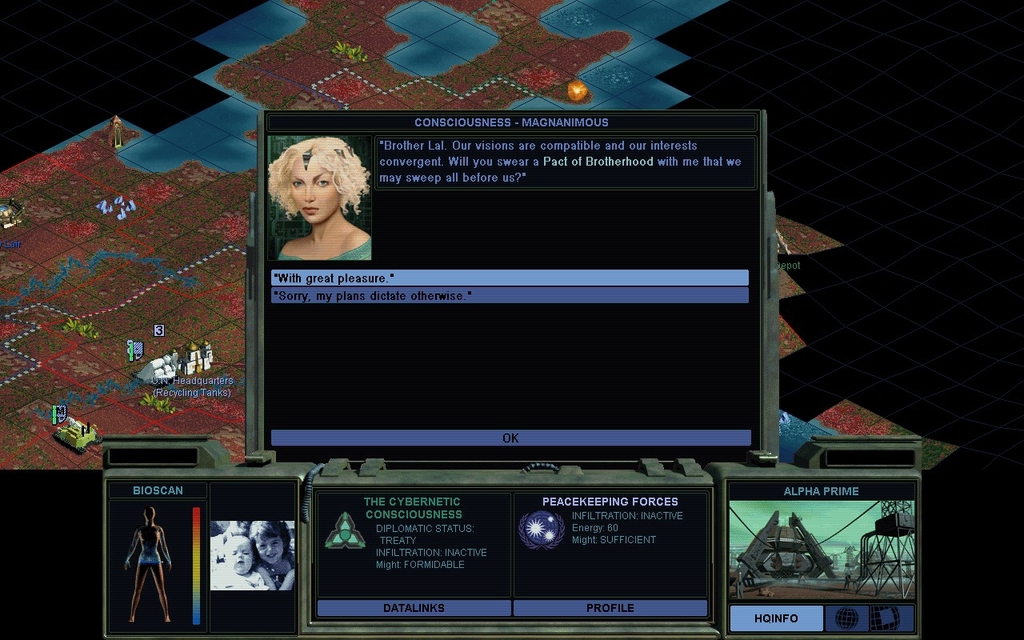Click the Cybernetic Consciousness faction emblem
Screen dimensions: 1024x640
coord(344,531)
